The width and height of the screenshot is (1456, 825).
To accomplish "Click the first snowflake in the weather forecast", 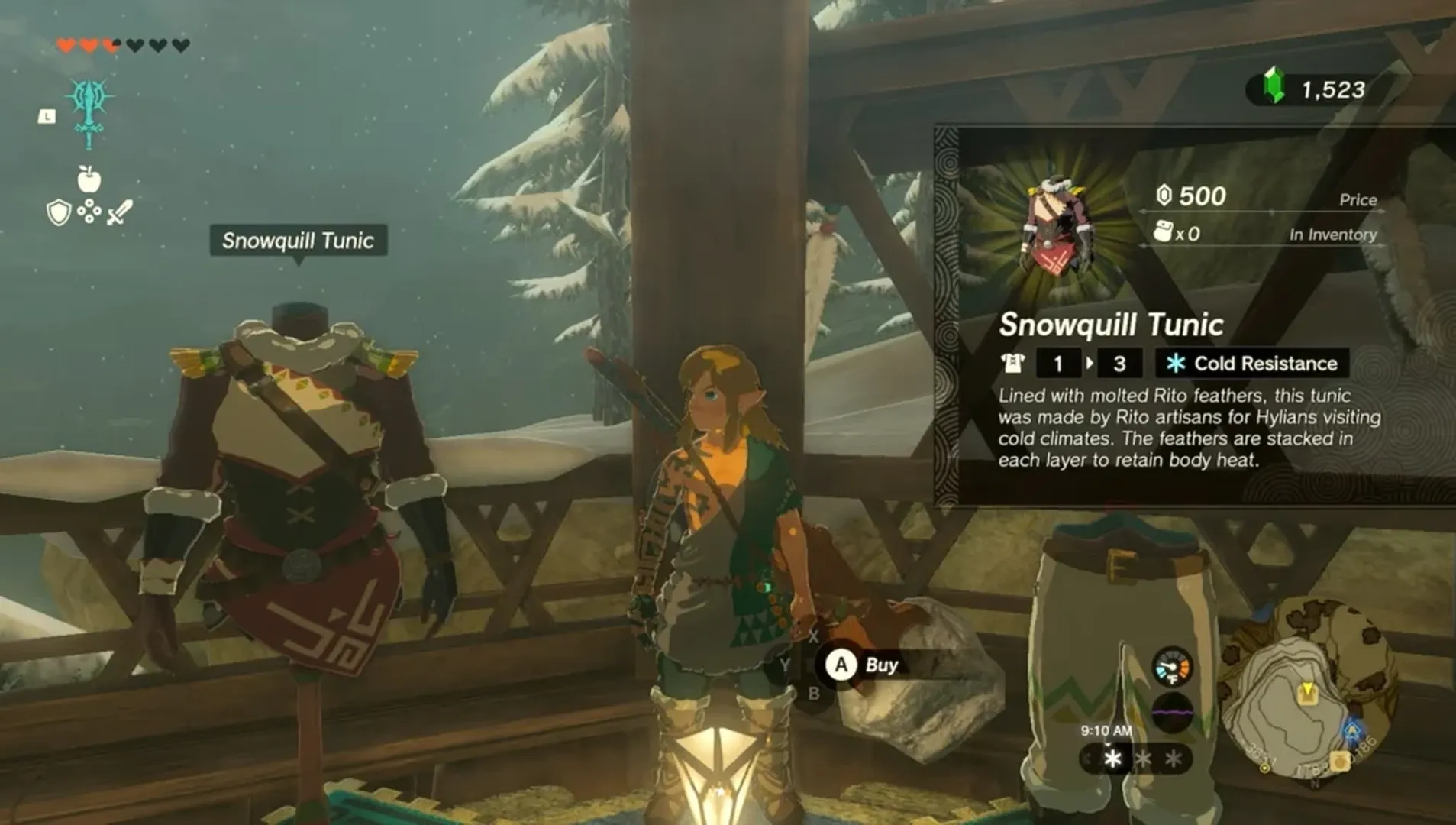I will [1112, 760].
